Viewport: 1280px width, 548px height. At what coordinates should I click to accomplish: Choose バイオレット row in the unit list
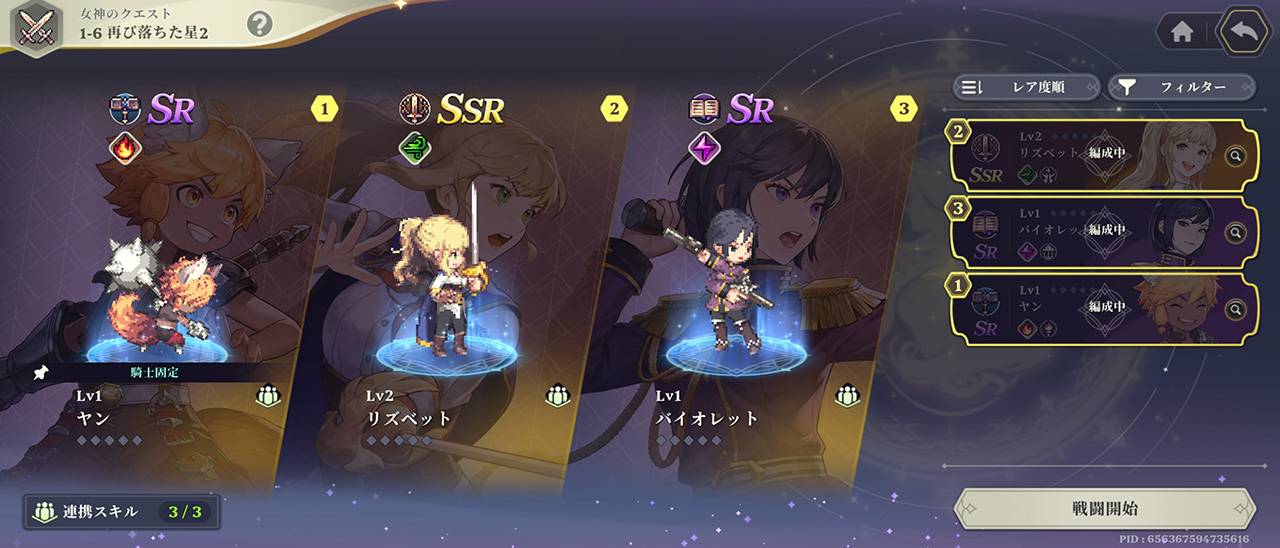(1080, 231)
